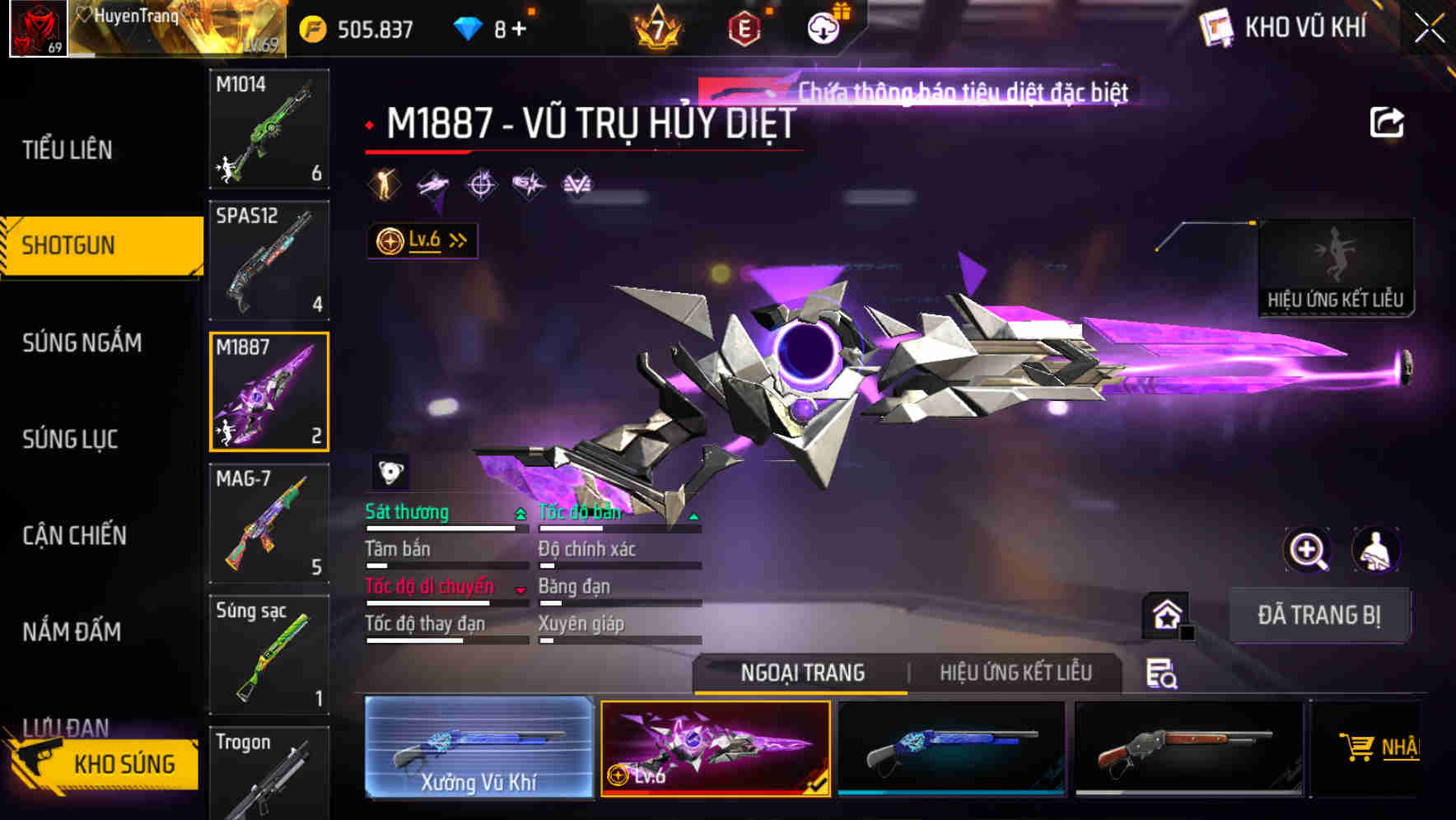Select the SPAS12 weapon thumbnail
This screenshot has height=820, width=1456.
click(x=268, y=259)
